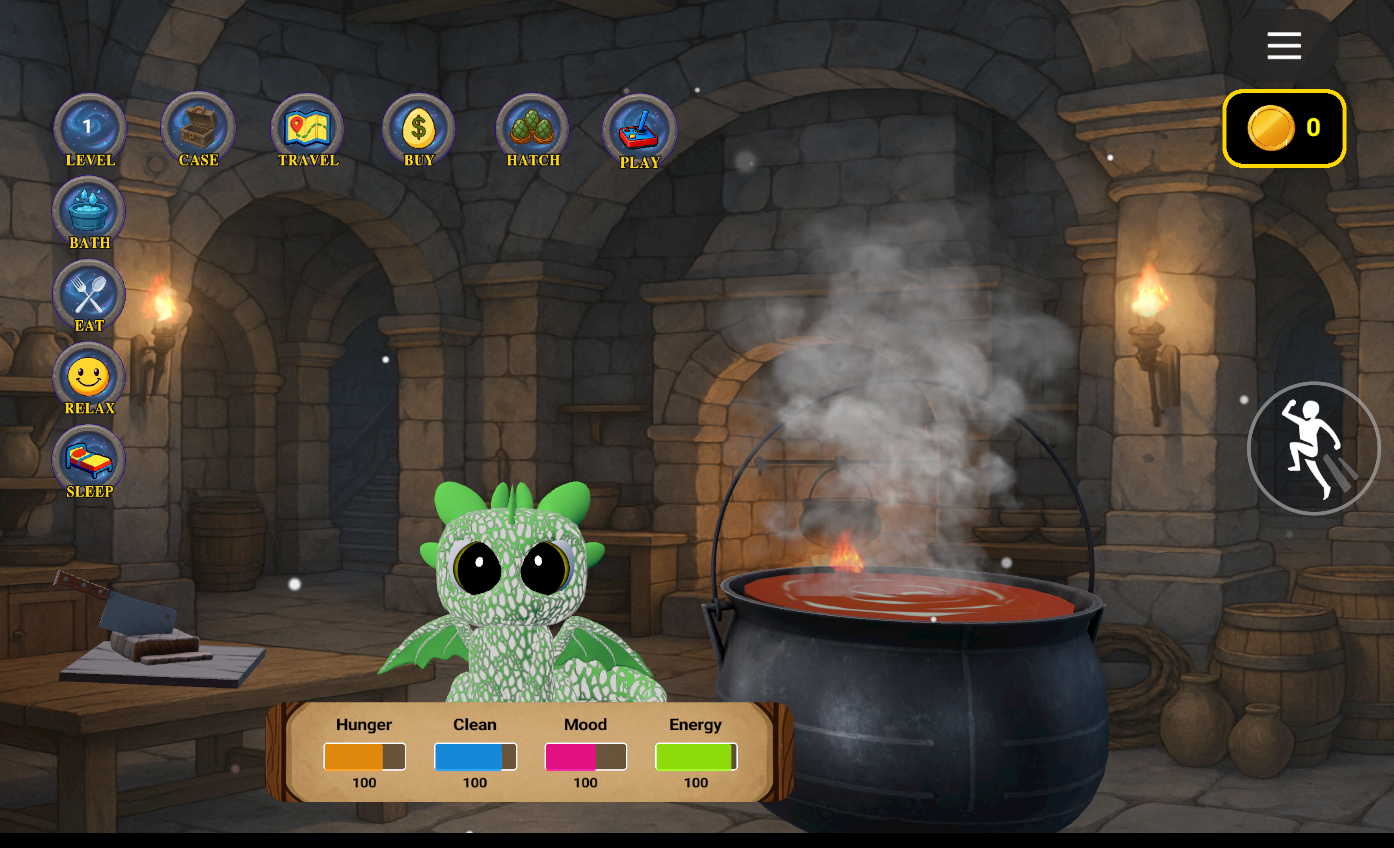Image resolution: width=1394 pixels, height=848 pixels.
Task: Open the hamburger menu
Action: click(1284, 45)
